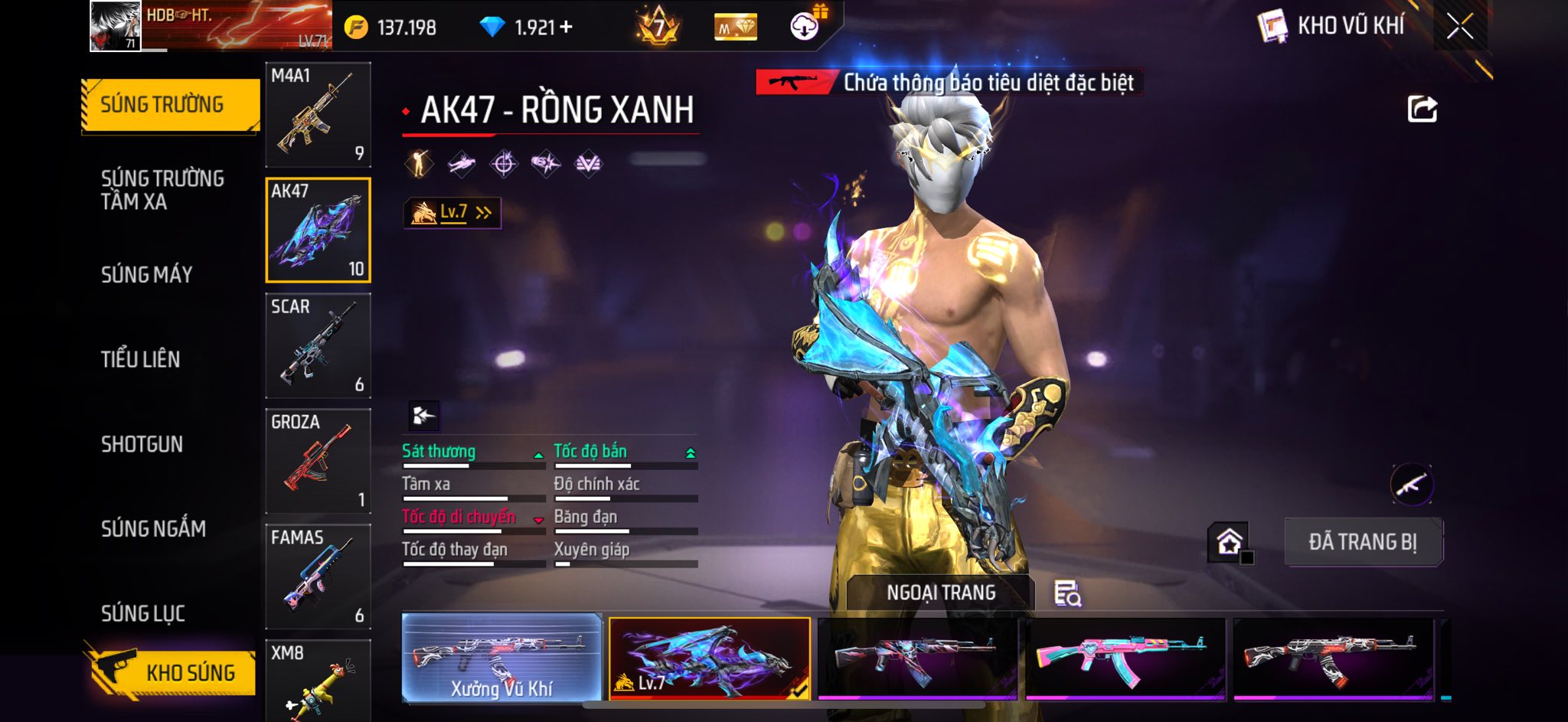Viewport: 1568px width, 722px height.
Task: Open the Ngoại Trang tab
Action: click(x=941, y=593)
